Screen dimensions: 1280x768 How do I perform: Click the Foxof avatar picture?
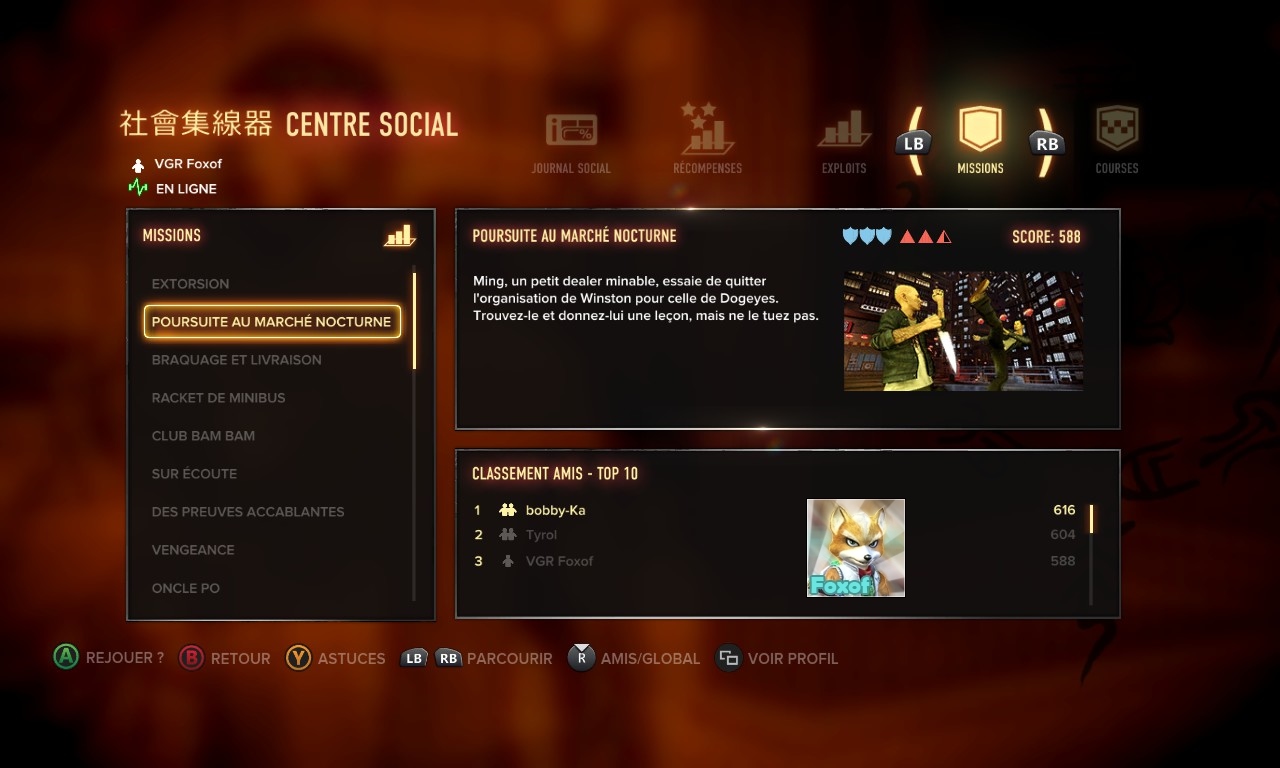tap(856, 548)
